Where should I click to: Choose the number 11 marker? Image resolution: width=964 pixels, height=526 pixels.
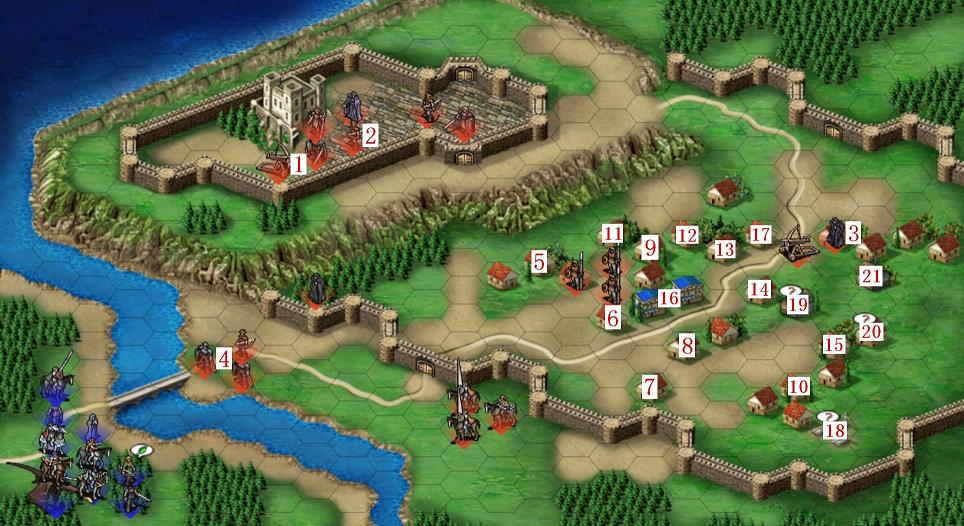coord(613,234)
